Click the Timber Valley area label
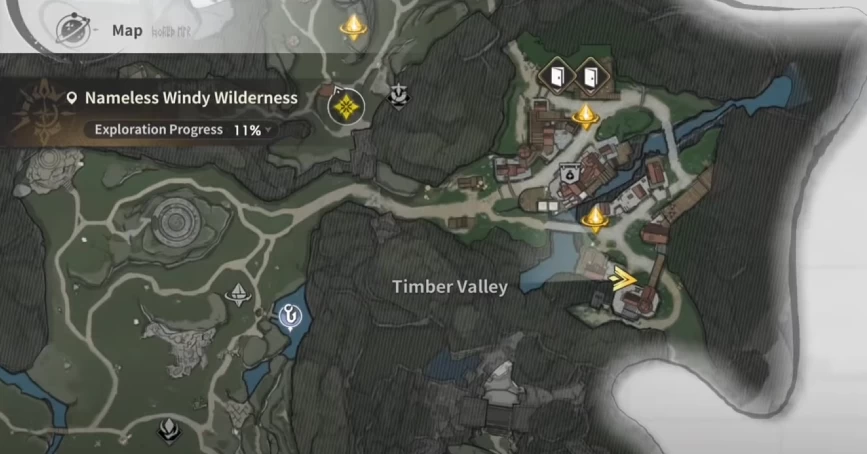Screen dimensions: 867x454 pyautogui.click(x=450, y=287)
